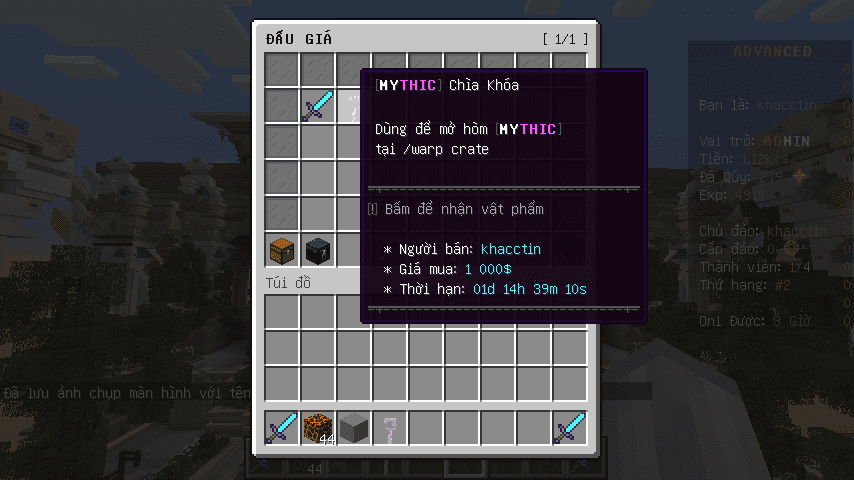
Task: Open the wooden chest icon in auction menu
Action: pyautogui.click(x=282, y=249)
